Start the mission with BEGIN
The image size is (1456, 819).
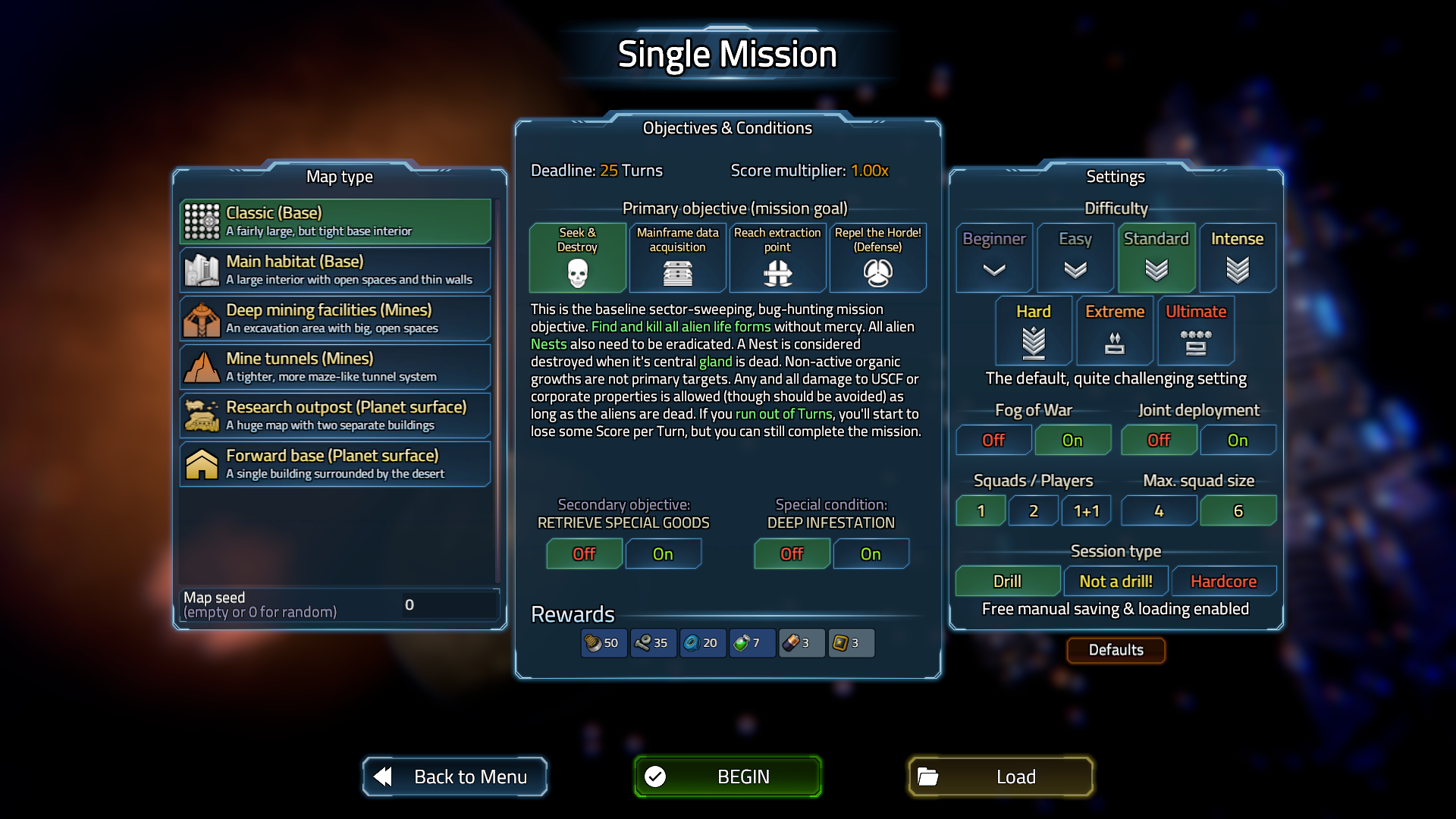(x=727, y=777)
